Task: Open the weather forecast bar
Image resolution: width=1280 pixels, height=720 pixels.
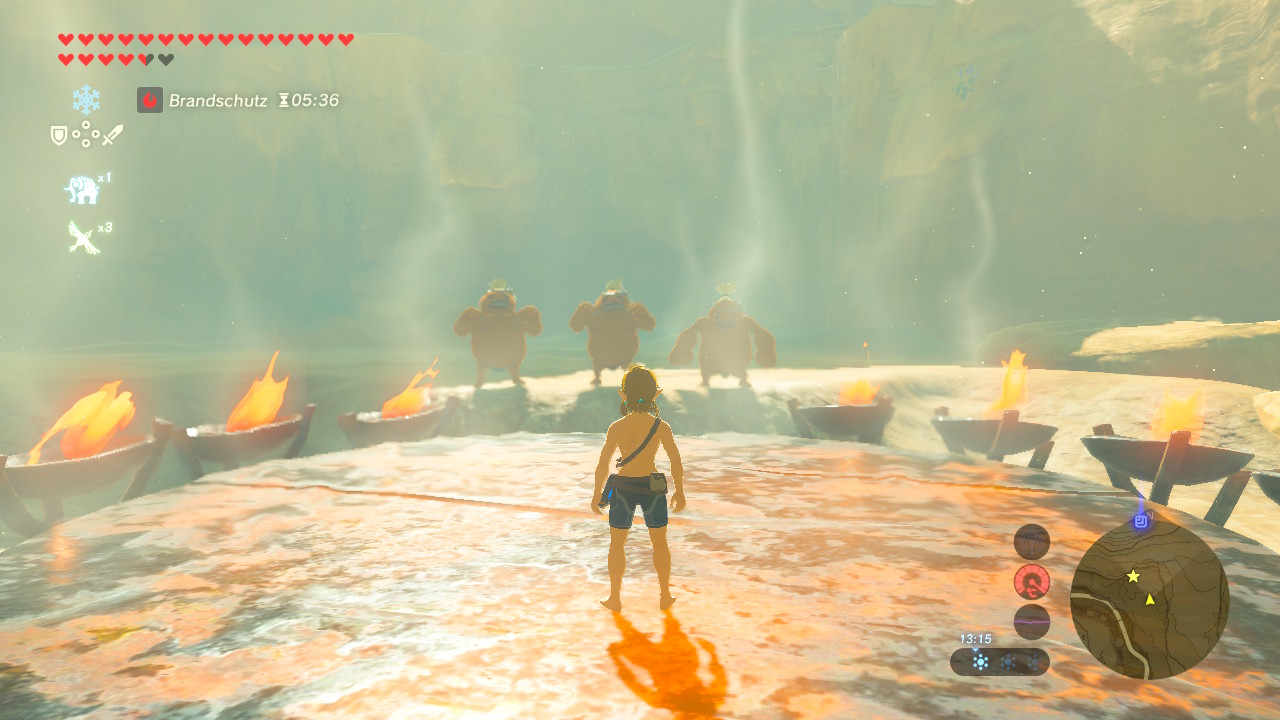Action: (x=1000, y=661)
